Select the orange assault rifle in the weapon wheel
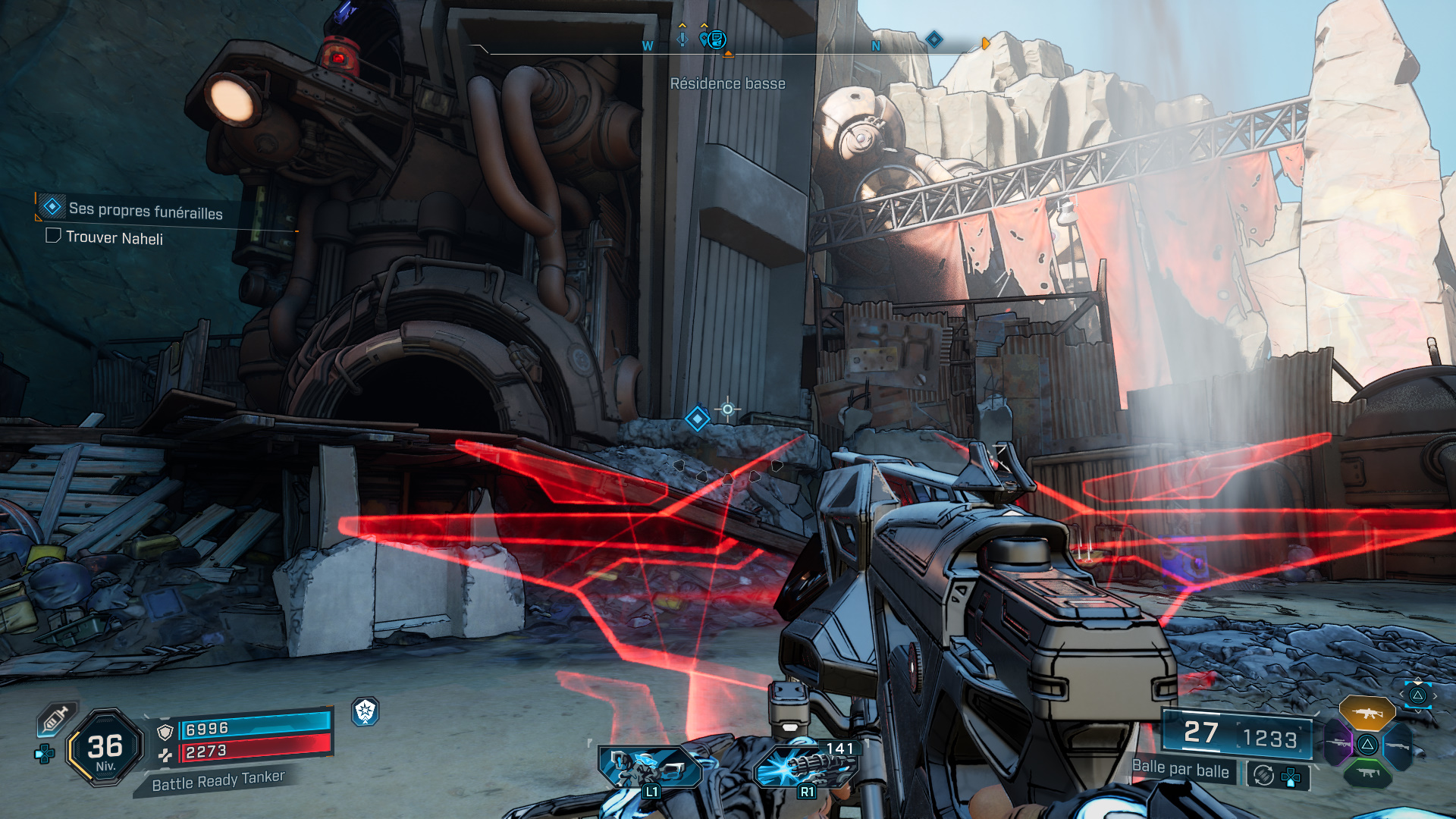The width and height of the screenshot is (1456, 819). click(1367, 714)
